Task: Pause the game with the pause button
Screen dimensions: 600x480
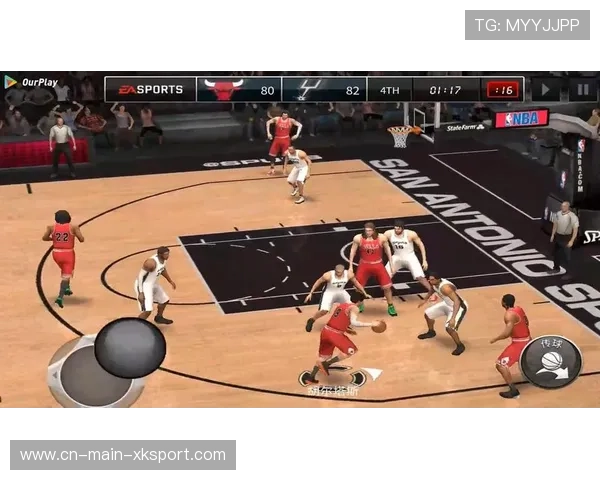Action: tap(582, 89)
